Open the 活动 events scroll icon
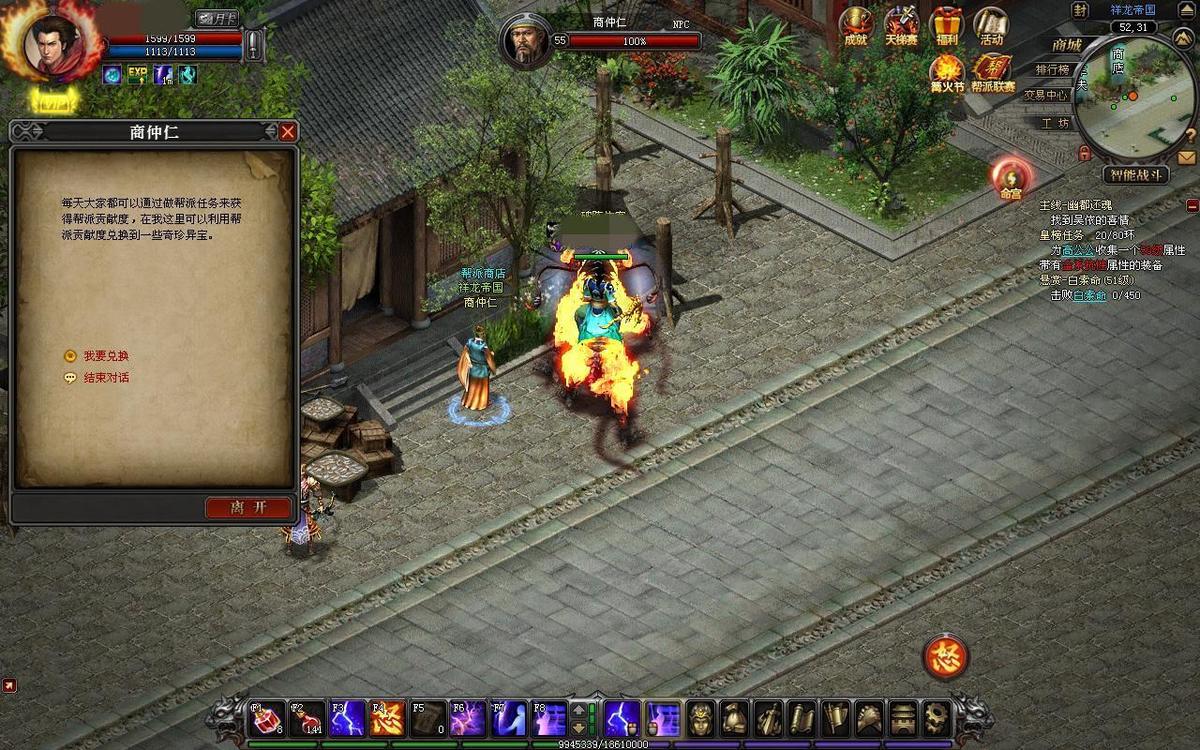This screenshot has width=1200, height=750. [991, 27]
